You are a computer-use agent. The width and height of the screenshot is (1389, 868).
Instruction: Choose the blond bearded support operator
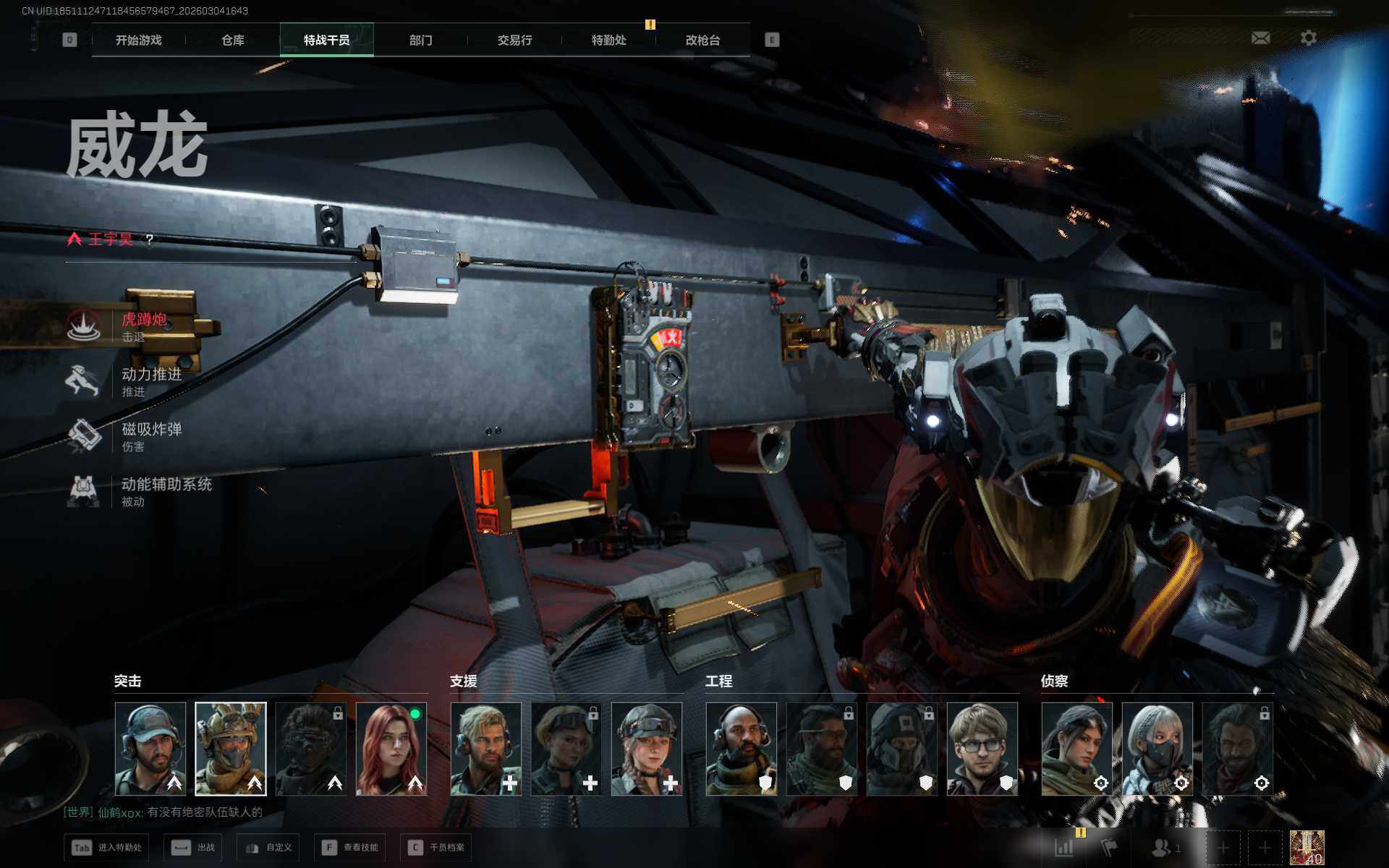pos(486,749)
